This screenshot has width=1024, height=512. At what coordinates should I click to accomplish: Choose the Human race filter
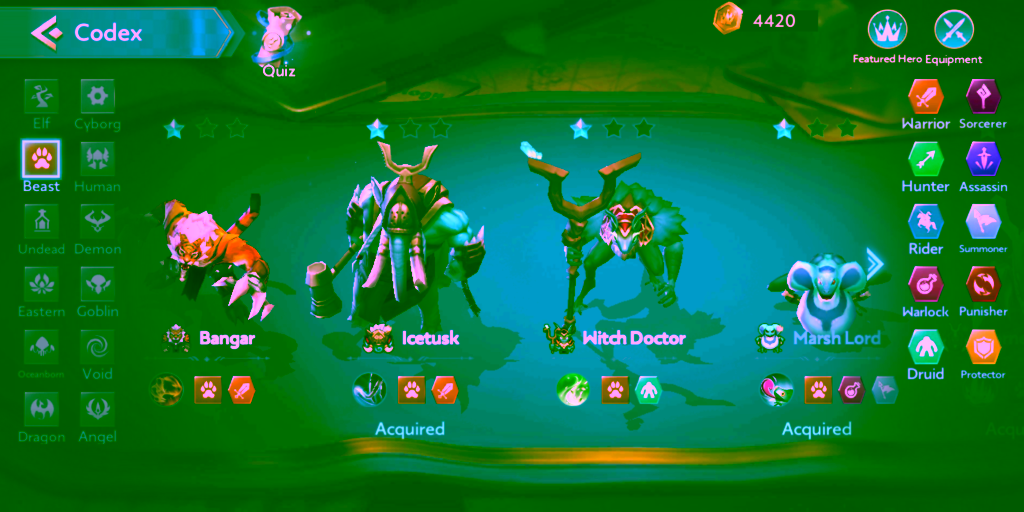point(97,160)
